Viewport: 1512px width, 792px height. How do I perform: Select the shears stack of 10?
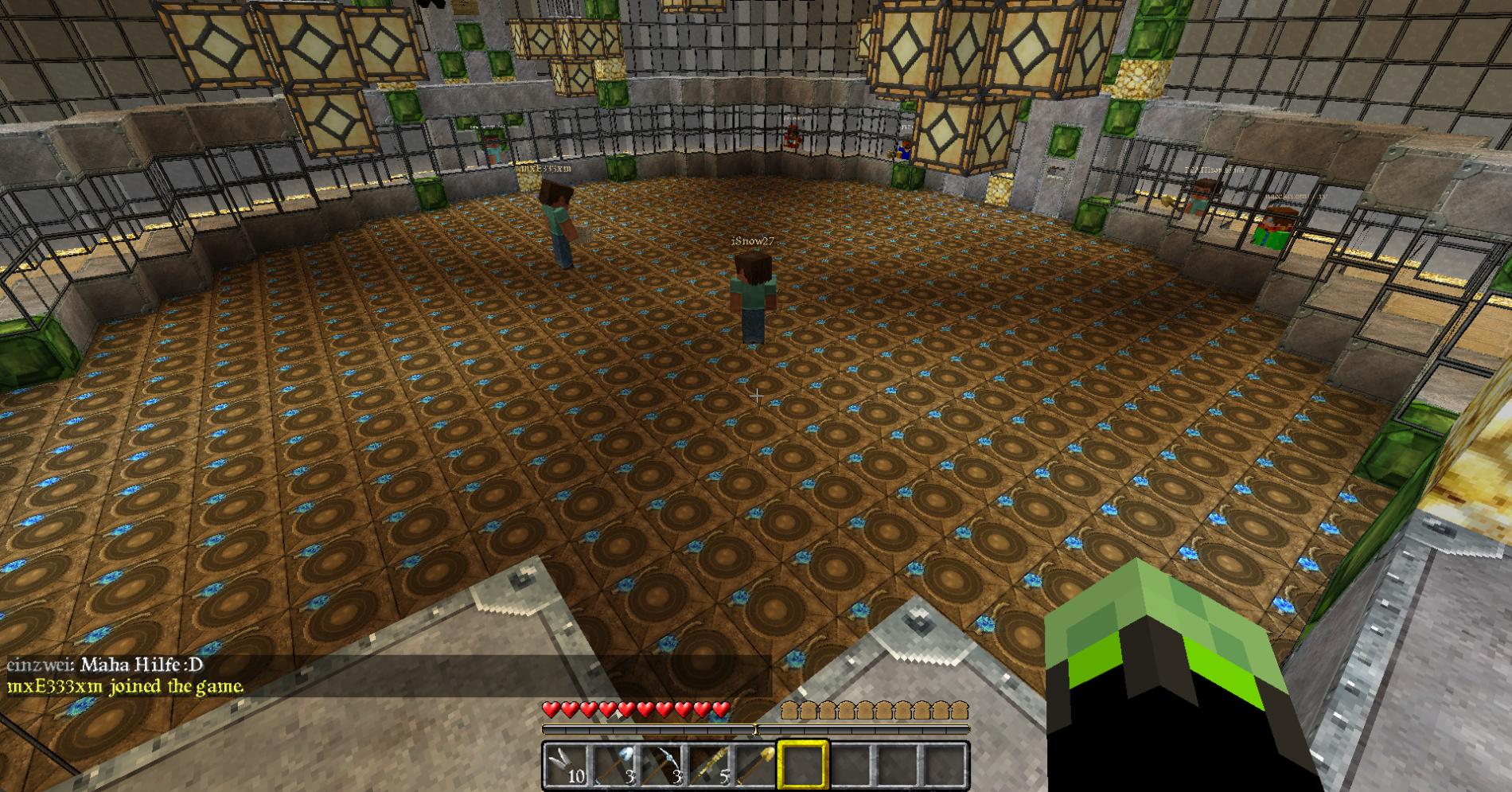(567, 765)
